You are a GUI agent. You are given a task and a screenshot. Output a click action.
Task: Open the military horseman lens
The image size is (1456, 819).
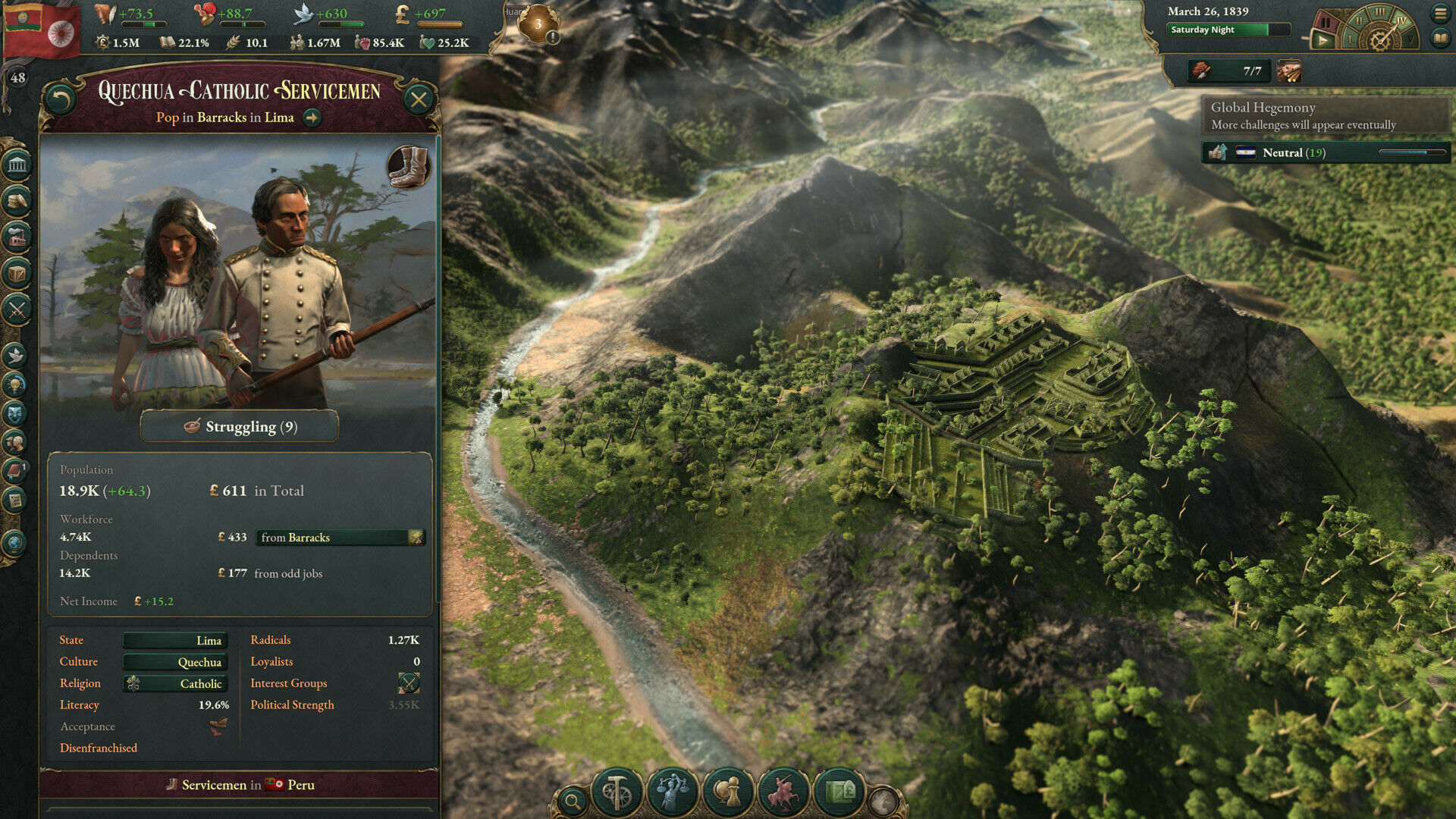coord(783,793)
